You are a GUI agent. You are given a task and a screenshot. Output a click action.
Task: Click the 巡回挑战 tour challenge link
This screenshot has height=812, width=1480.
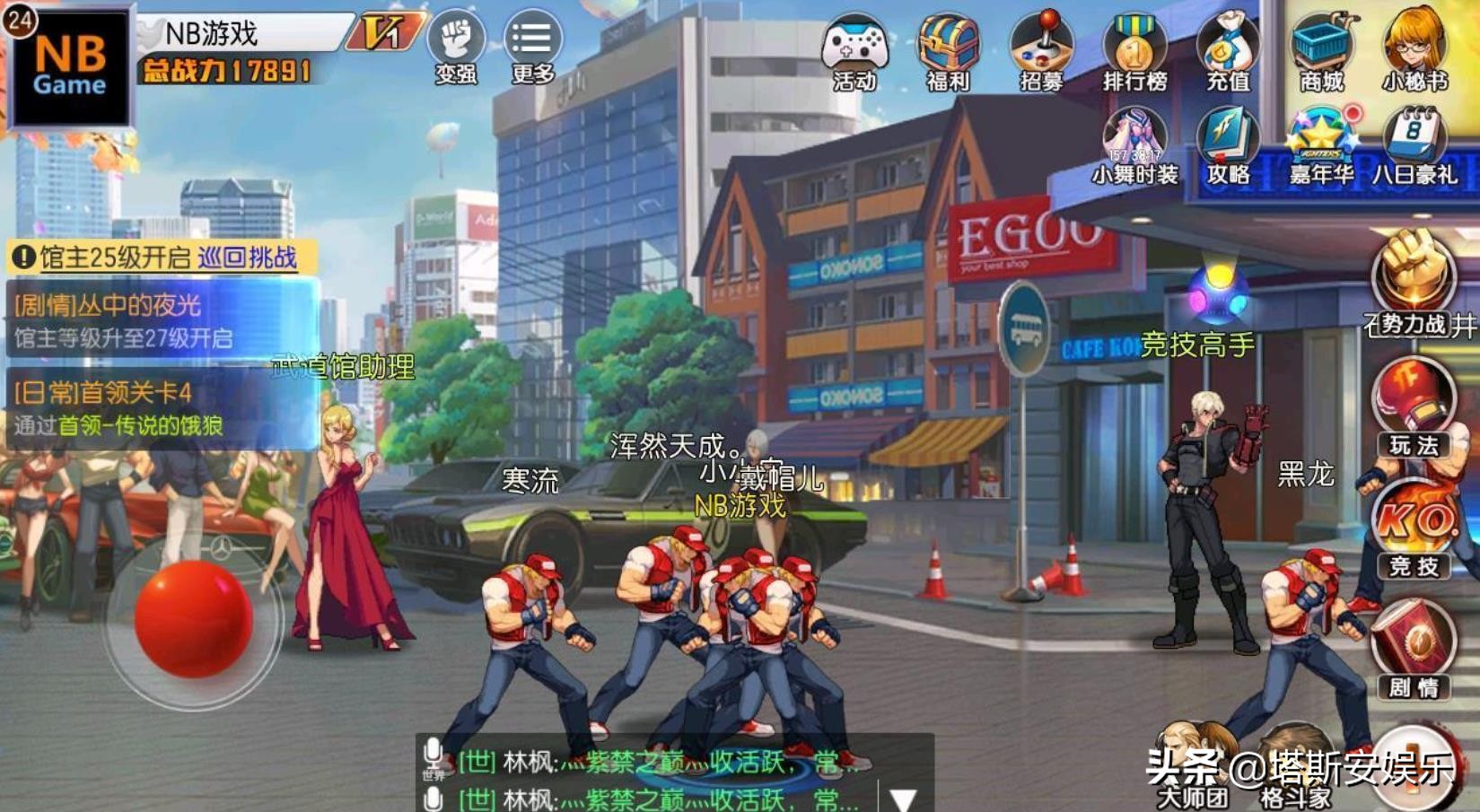(x=247, y=258)
